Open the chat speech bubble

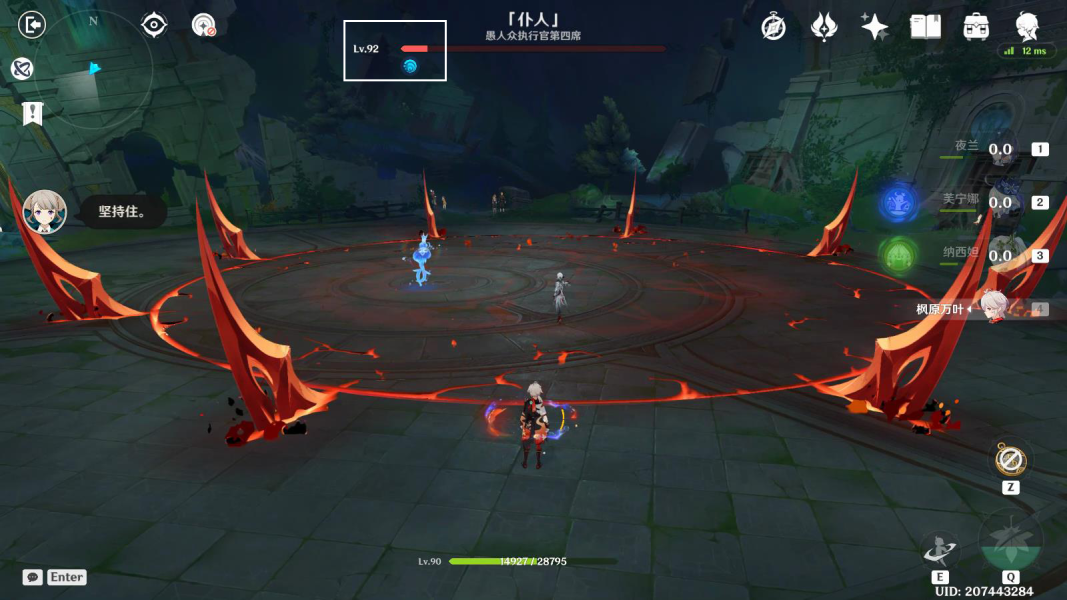[x=33, y=577]
